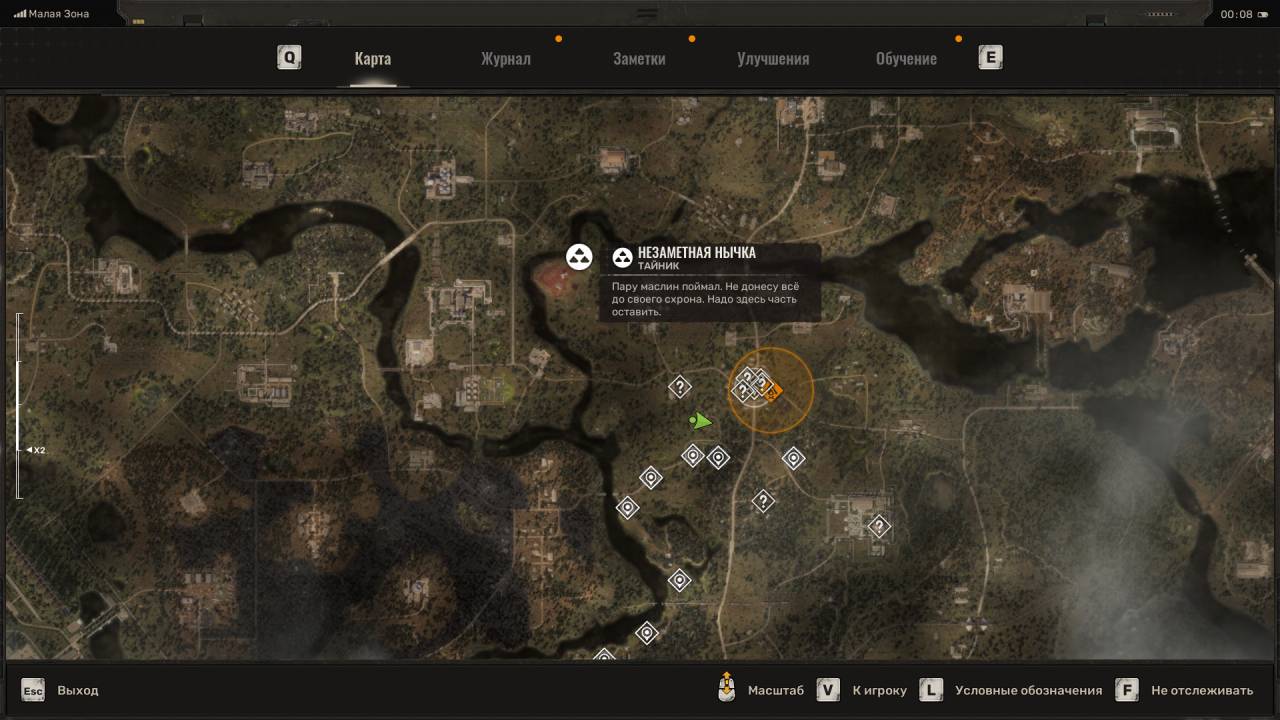This screenshot has height=720, width=1280.
Task: Open the Заметки tab
Action: (639, 59)
